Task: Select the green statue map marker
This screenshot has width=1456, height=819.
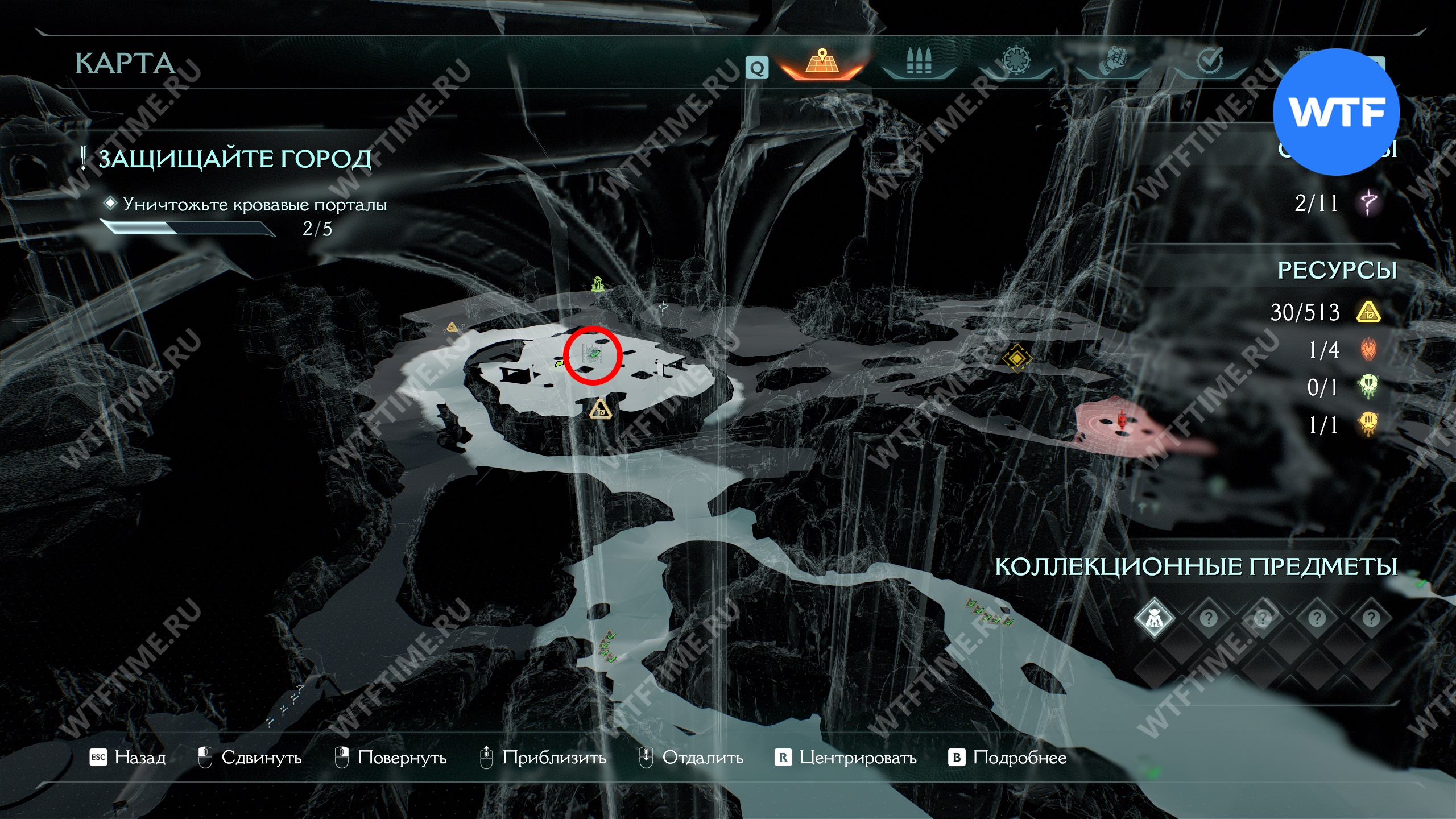Action: [597, 284]
